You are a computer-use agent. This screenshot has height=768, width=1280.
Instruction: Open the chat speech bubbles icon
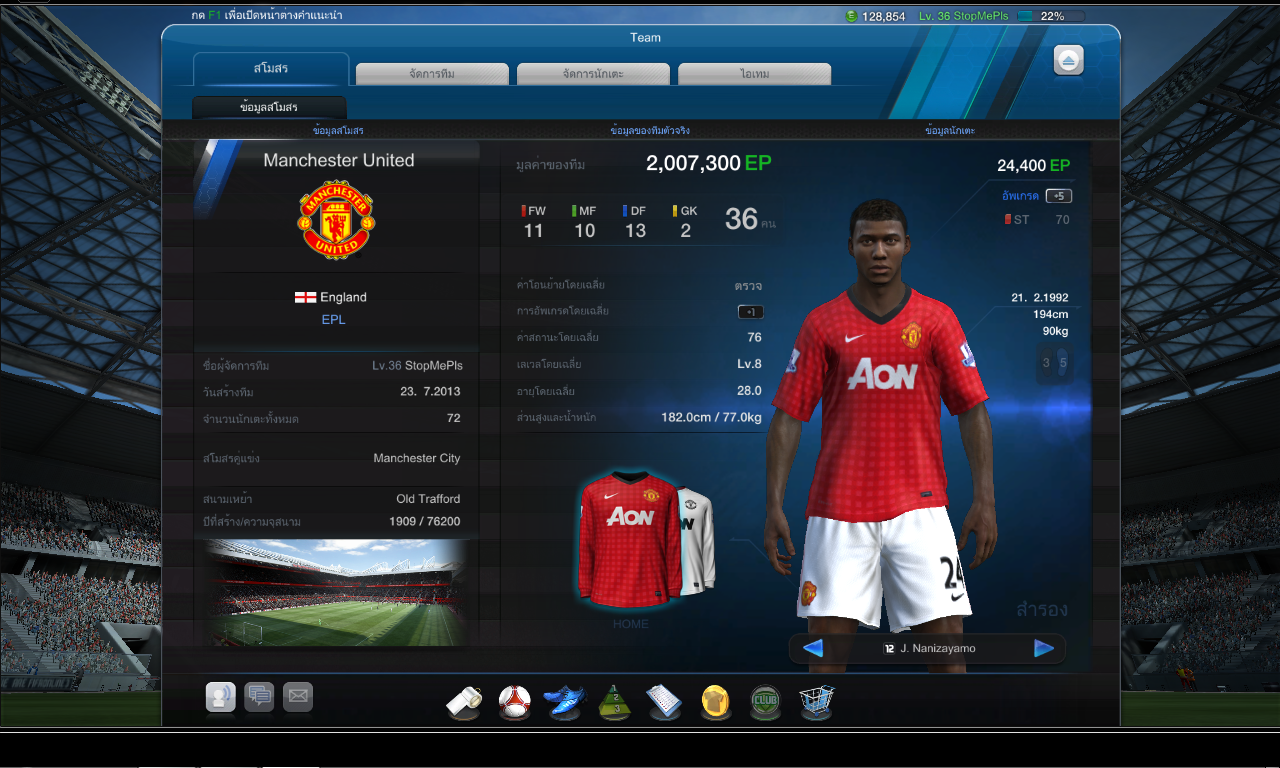tap(259, 696)
